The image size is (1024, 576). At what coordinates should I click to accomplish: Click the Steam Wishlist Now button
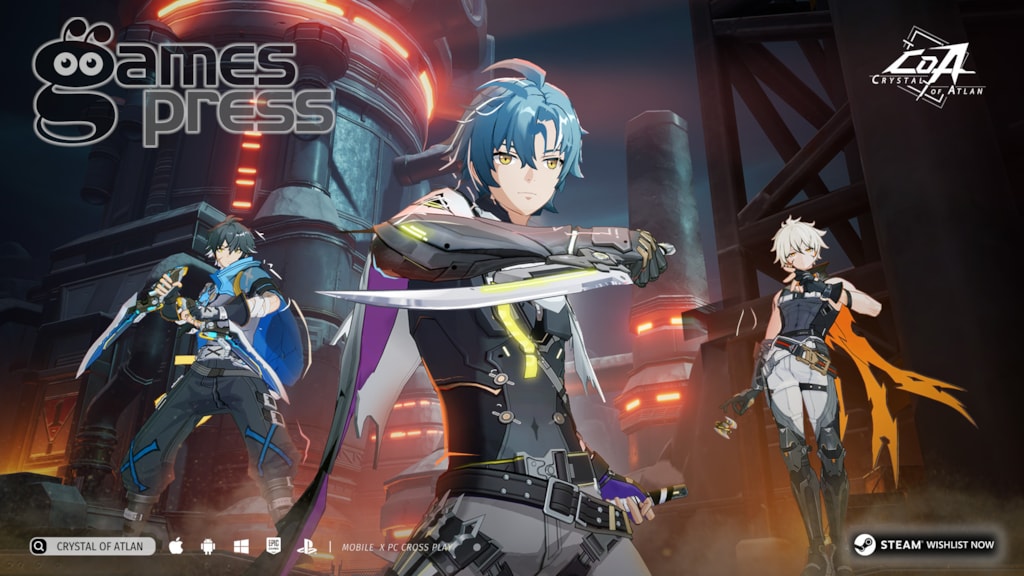pos(923,545)
